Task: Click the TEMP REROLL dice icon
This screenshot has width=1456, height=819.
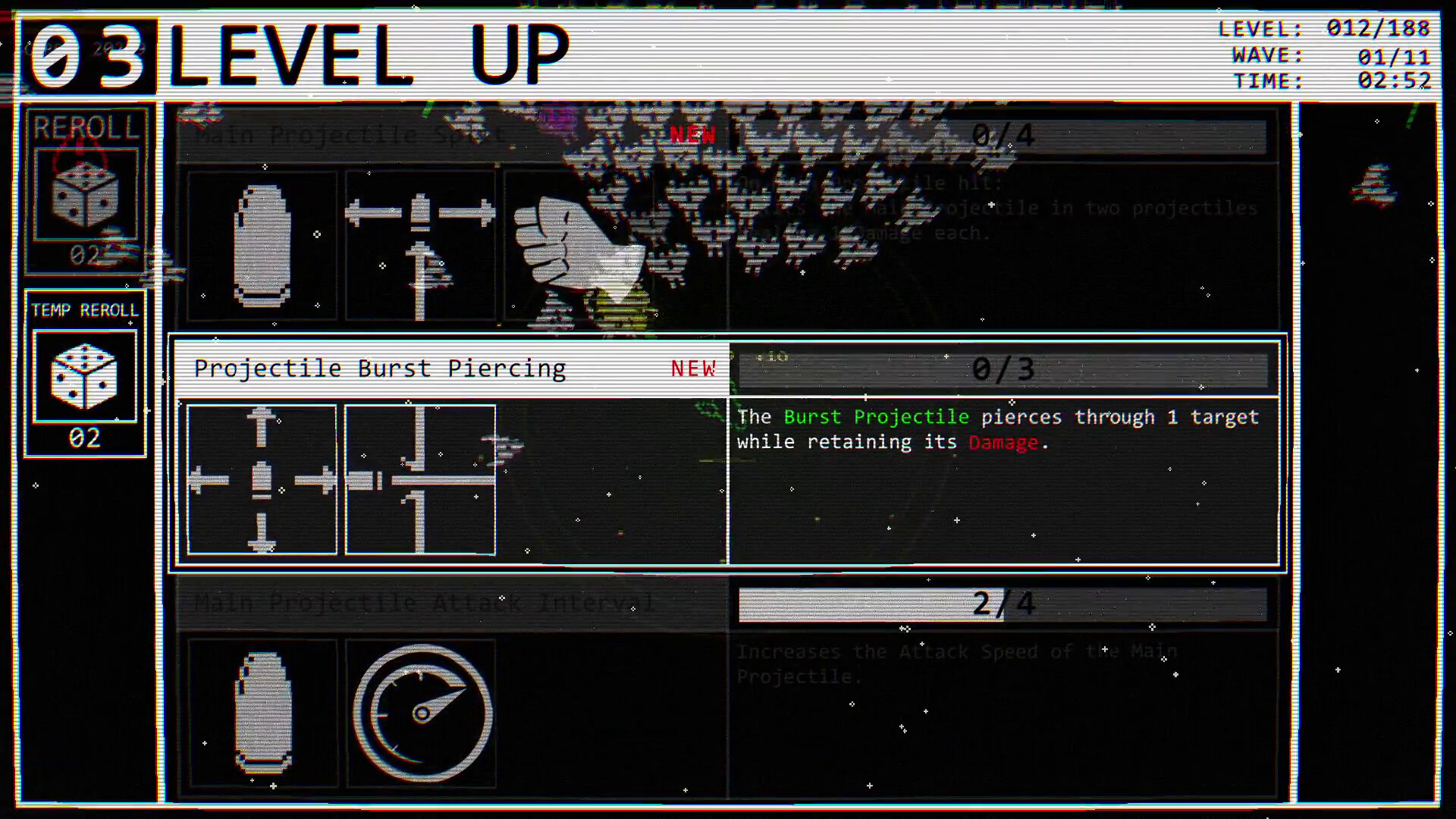Action: 86,377
